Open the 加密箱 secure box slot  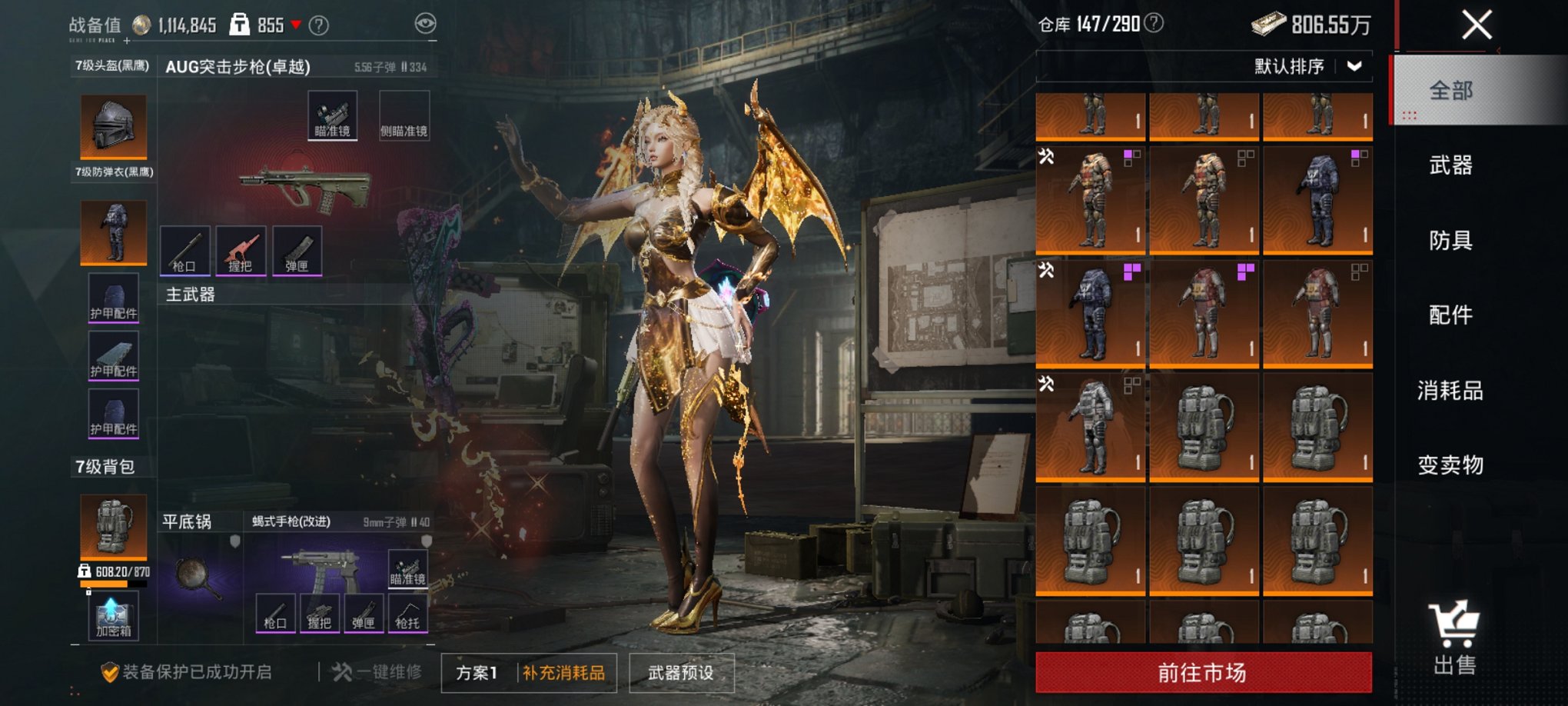(113, 616)
